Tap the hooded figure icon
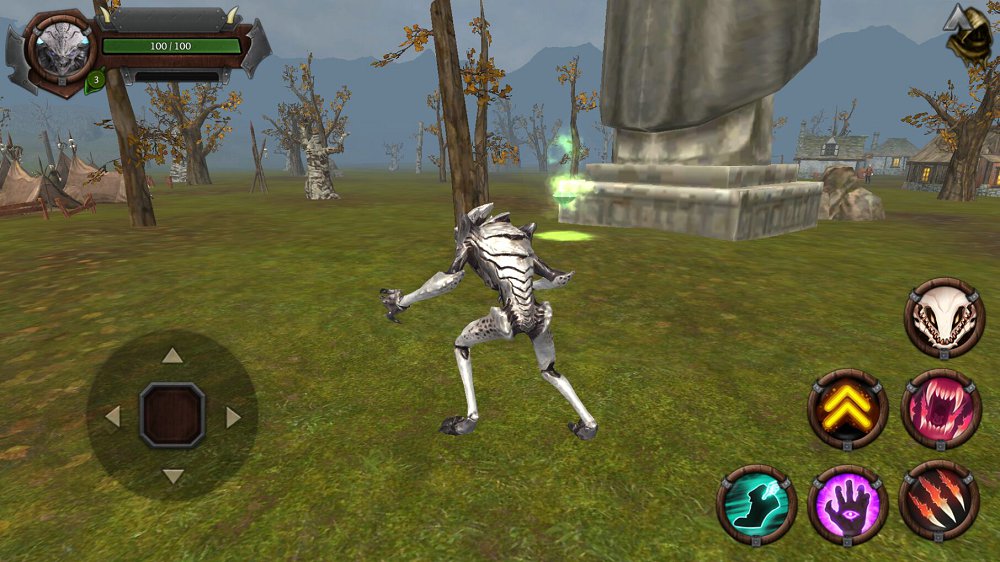 click(970, 35)
